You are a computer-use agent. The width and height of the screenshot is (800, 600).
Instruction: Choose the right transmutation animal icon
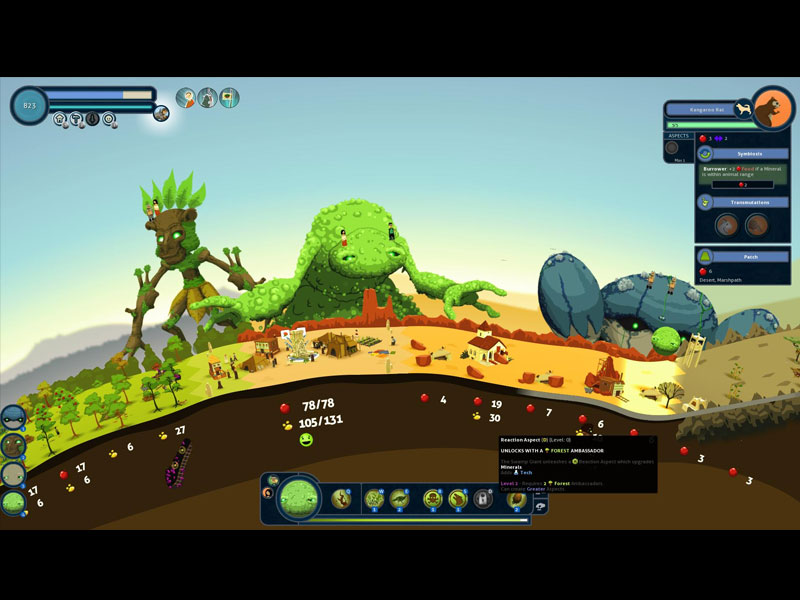pyautogui.click(x=756, y=225)
